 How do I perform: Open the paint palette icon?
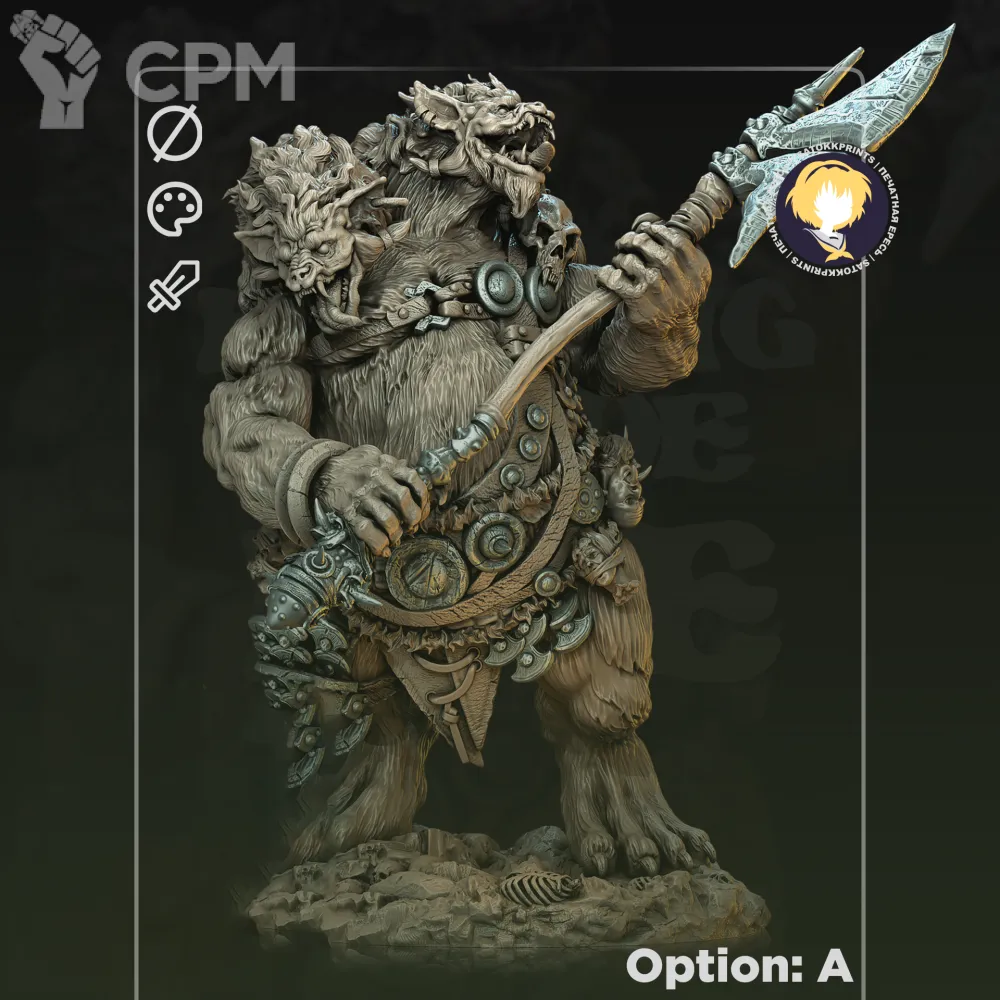175,211
